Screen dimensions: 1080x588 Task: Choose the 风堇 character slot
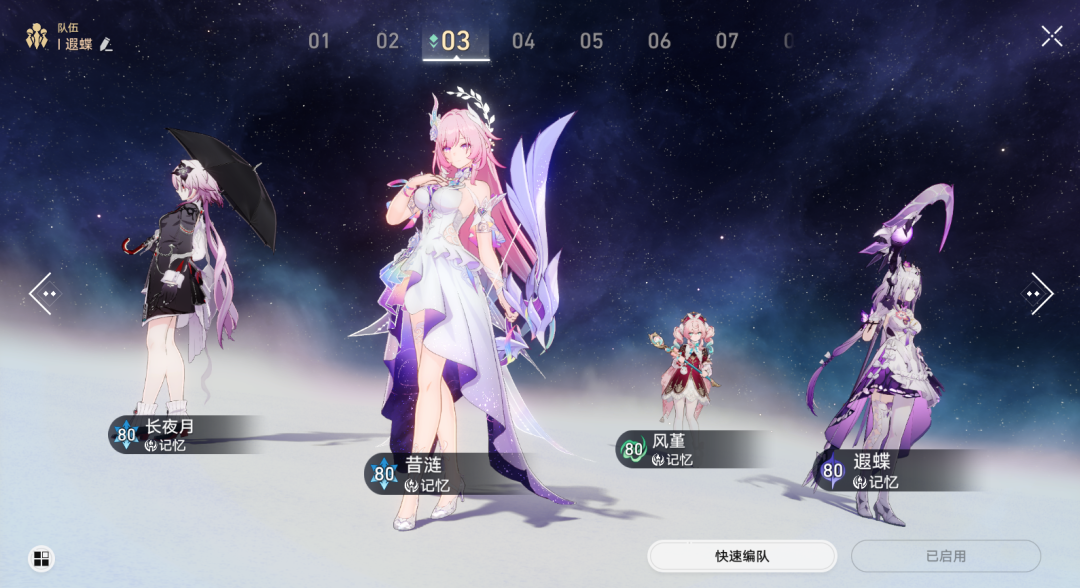pos(670,449)
